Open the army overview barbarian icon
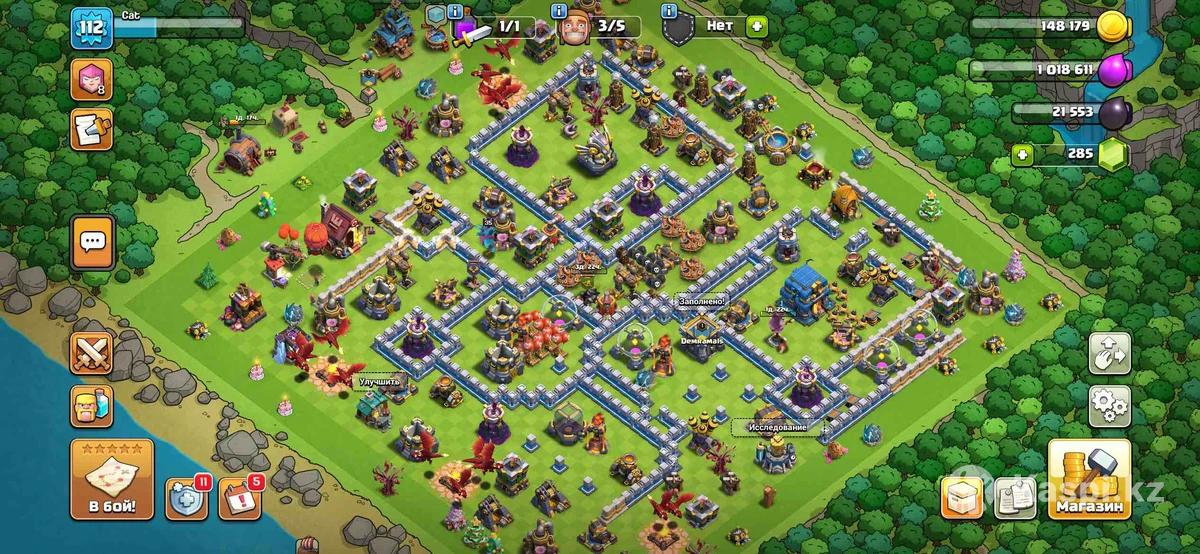This screenshot has width=1200, height=554. click(x=91, y=407)
